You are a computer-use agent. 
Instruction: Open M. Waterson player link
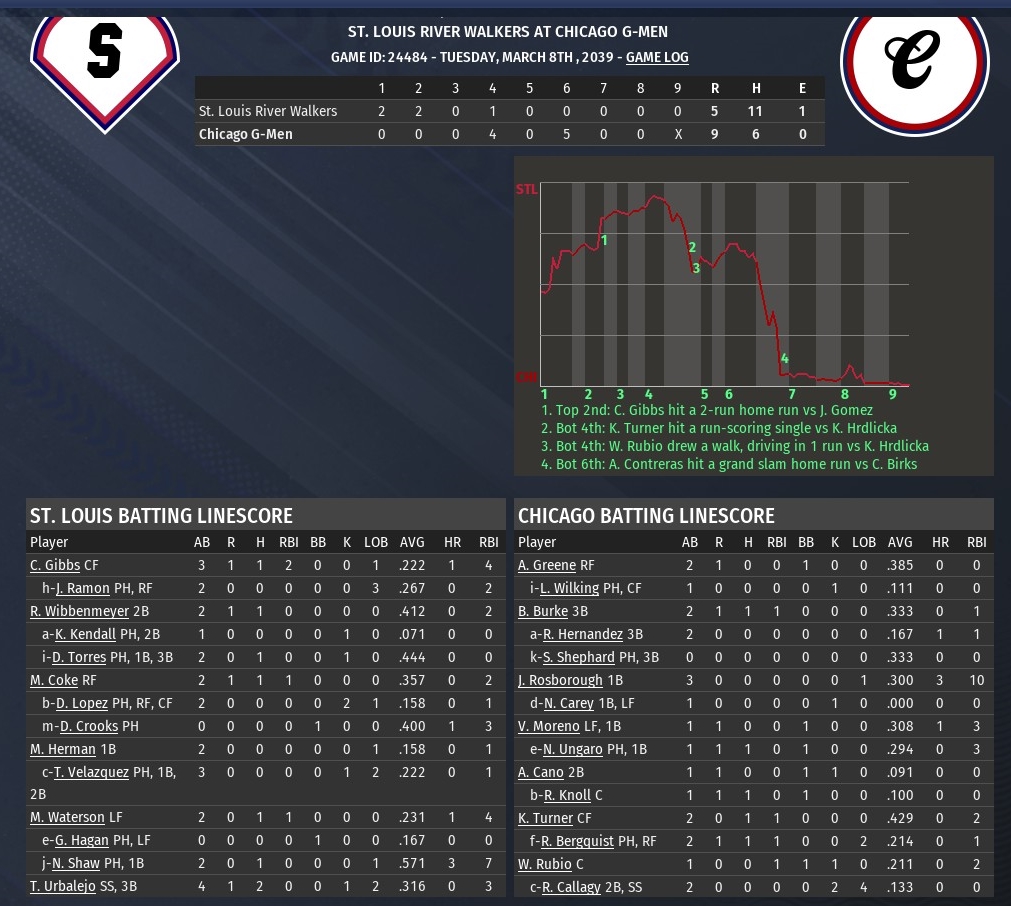coord(67,818)
